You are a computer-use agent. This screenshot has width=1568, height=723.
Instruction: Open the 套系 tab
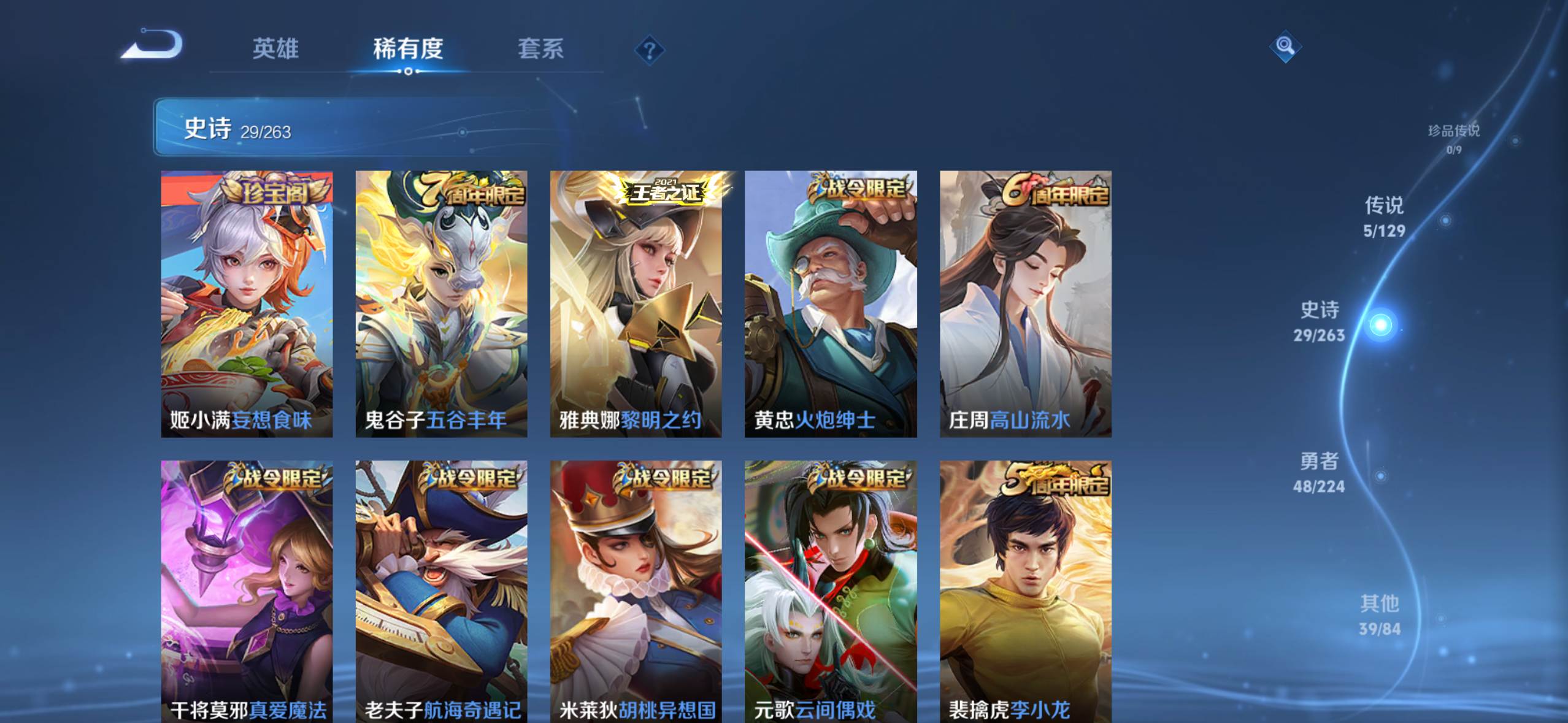pyautogui.click(x=540, y=49)
